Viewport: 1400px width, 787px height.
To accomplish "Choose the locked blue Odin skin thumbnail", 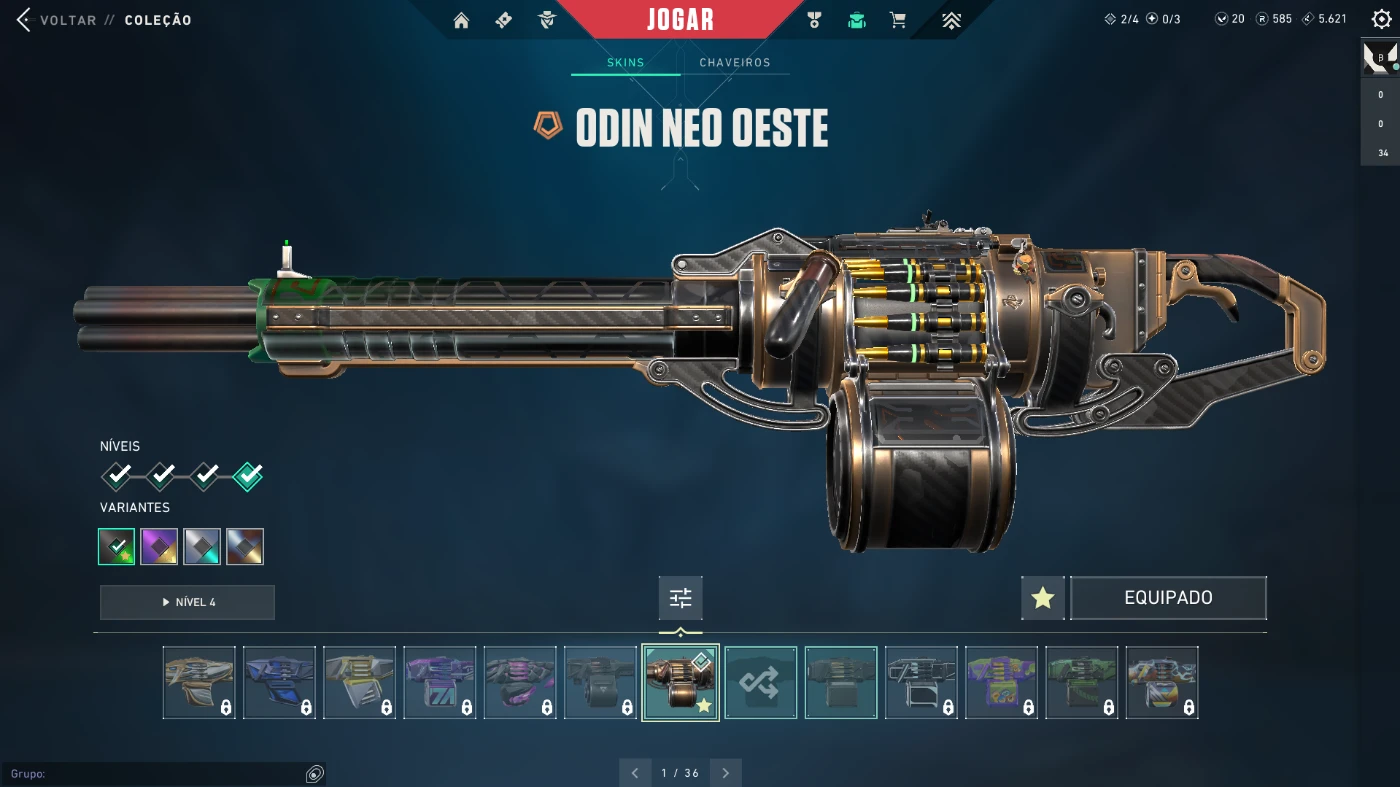I will click(x=279, y=682).
